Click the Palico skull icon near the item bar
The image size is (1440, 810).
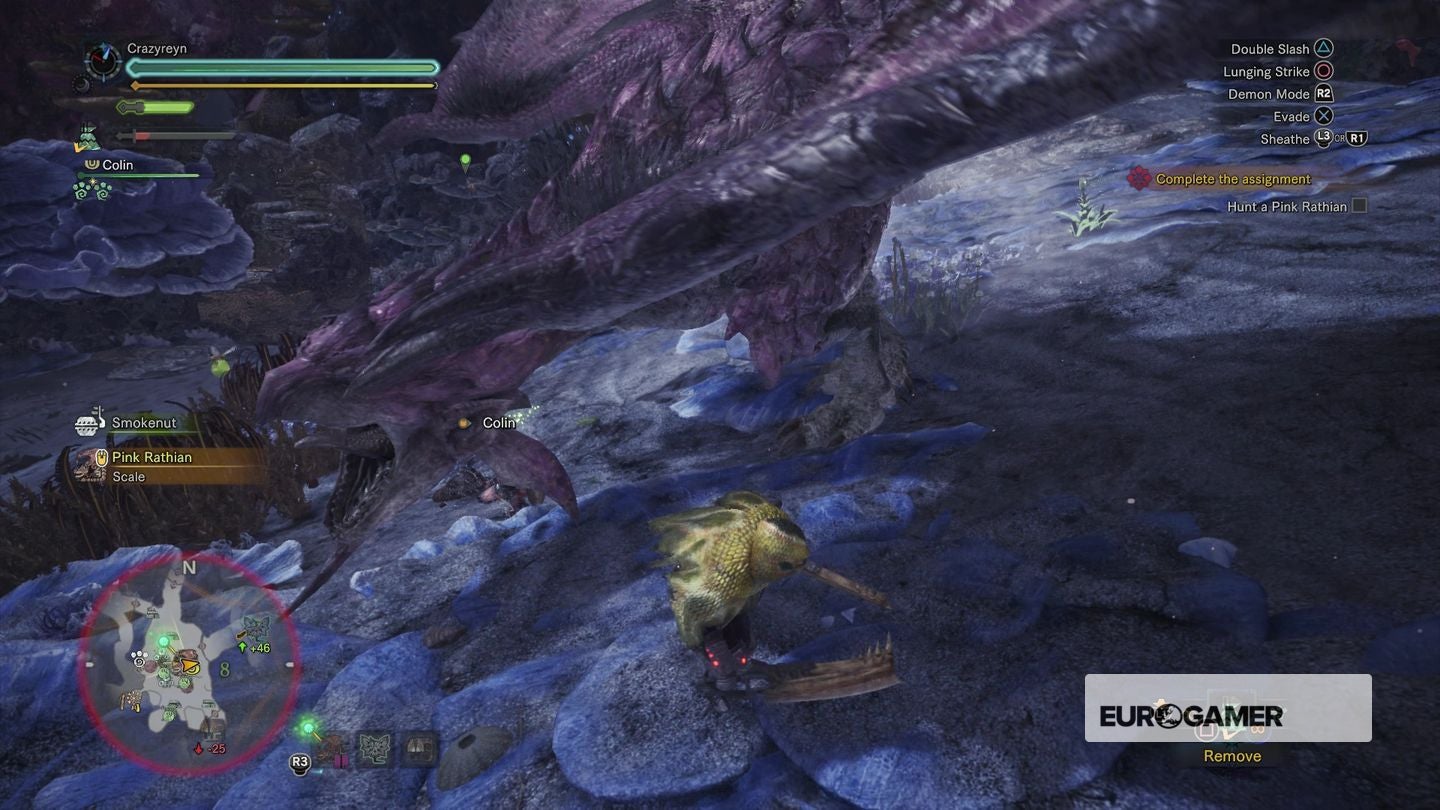[373, 748]
